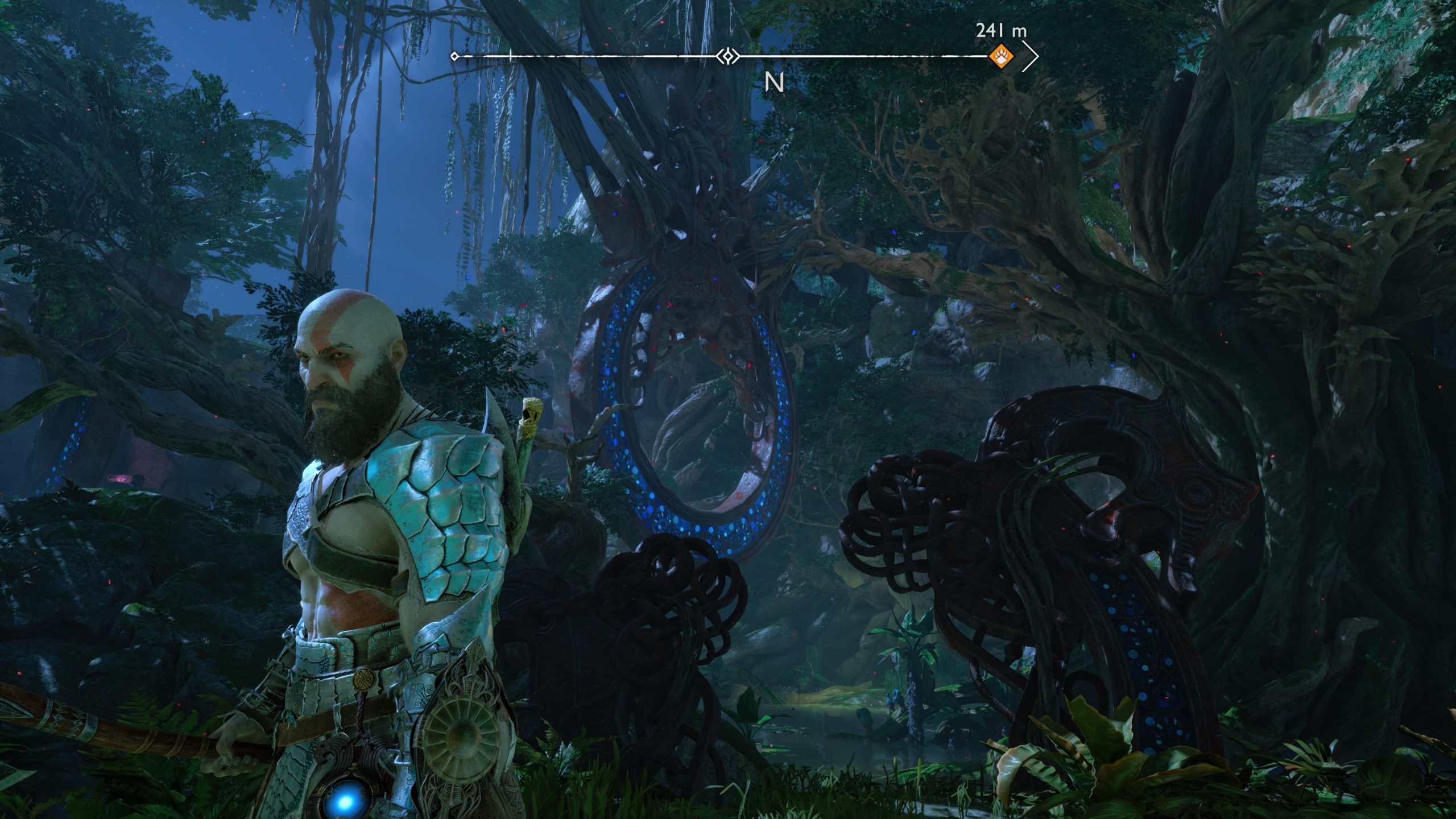The height and width of the screenshot is (819, 1456).
Task: Click the compass center diamond indicator
Action: click(x=727, y=56)
